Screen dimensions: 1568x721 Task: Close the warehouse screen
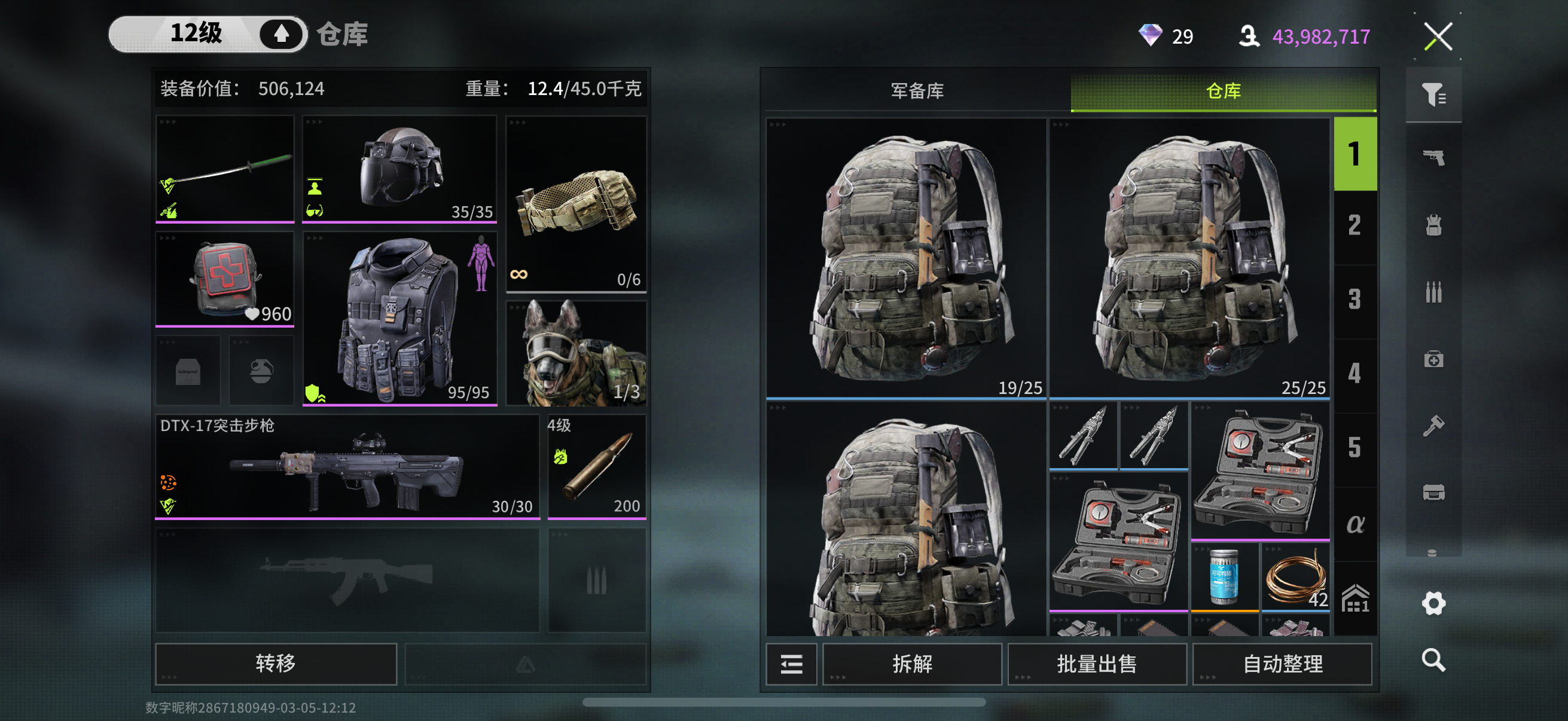click(1438, 36)
